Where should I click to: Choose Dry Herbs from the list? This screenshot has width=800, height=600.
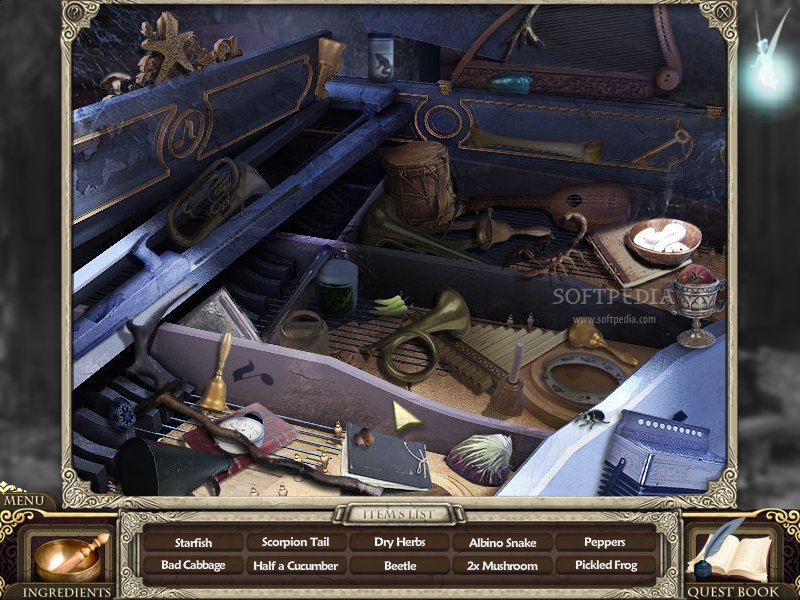pyautogui.click(x=400, y=543)
